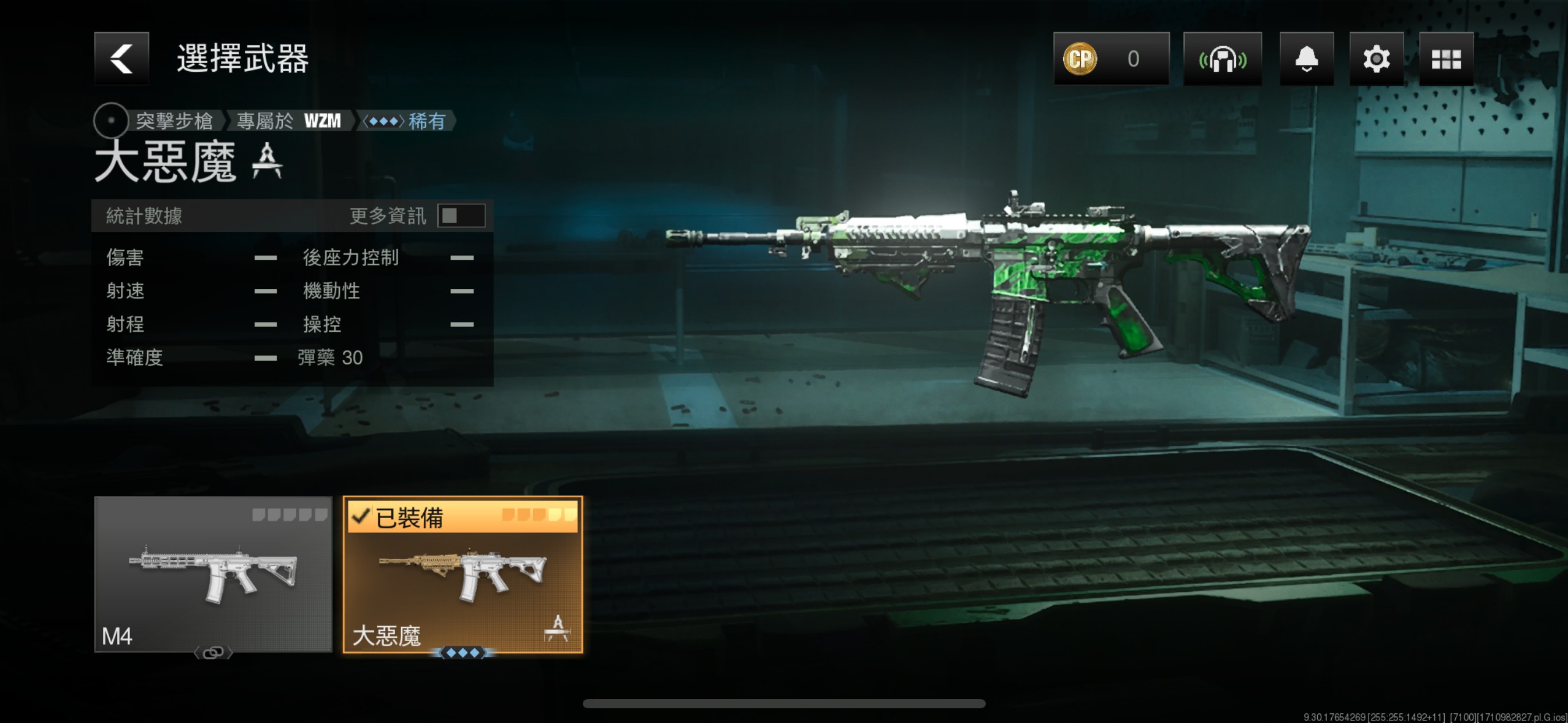Select the M4 base weapon tile
The height and width of the screenshot is (723, 1568).
(x=213, y=574)
